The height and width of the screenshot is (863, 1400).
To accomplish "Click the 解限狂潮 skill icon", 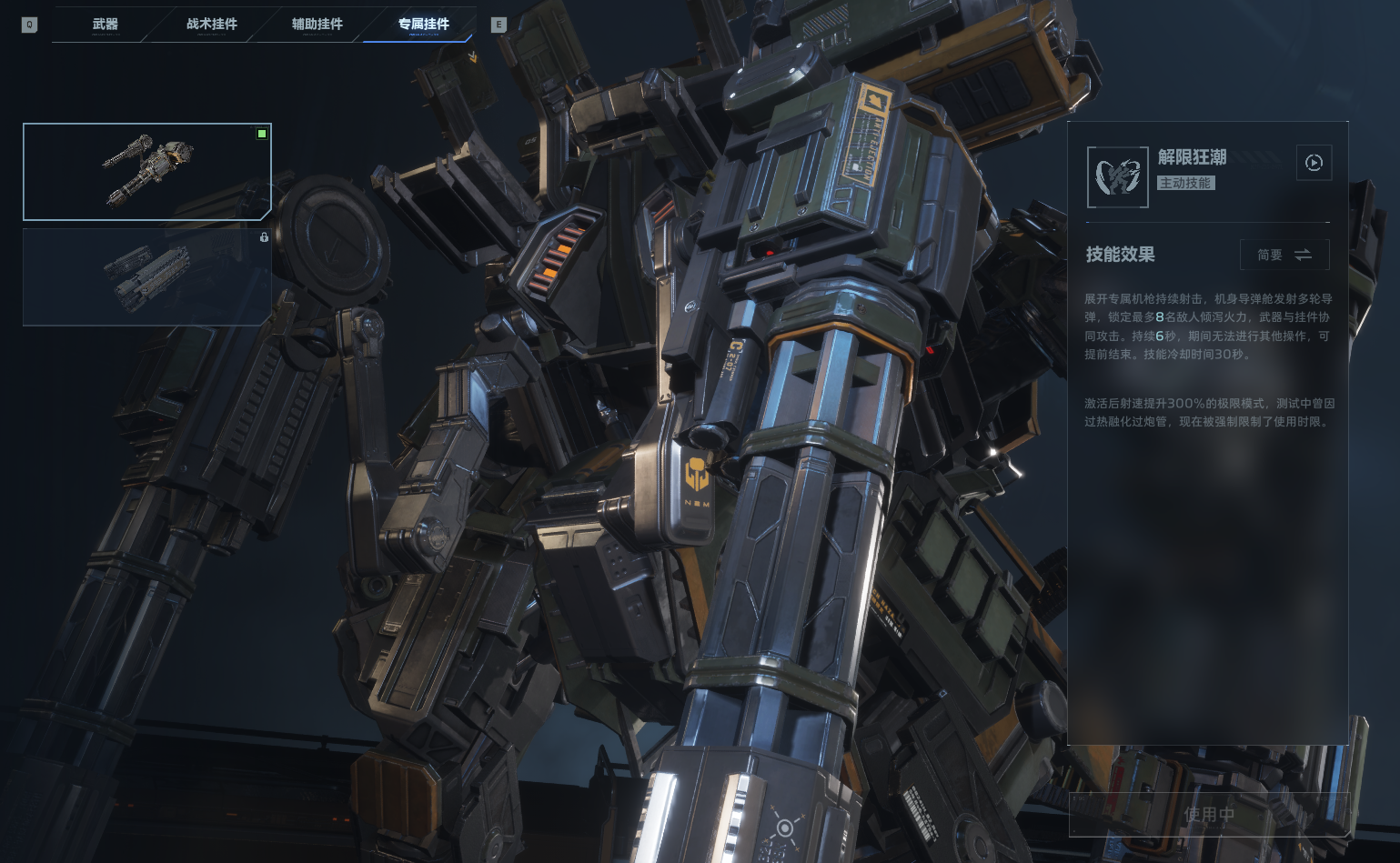I will click(x=1117, y=177).
